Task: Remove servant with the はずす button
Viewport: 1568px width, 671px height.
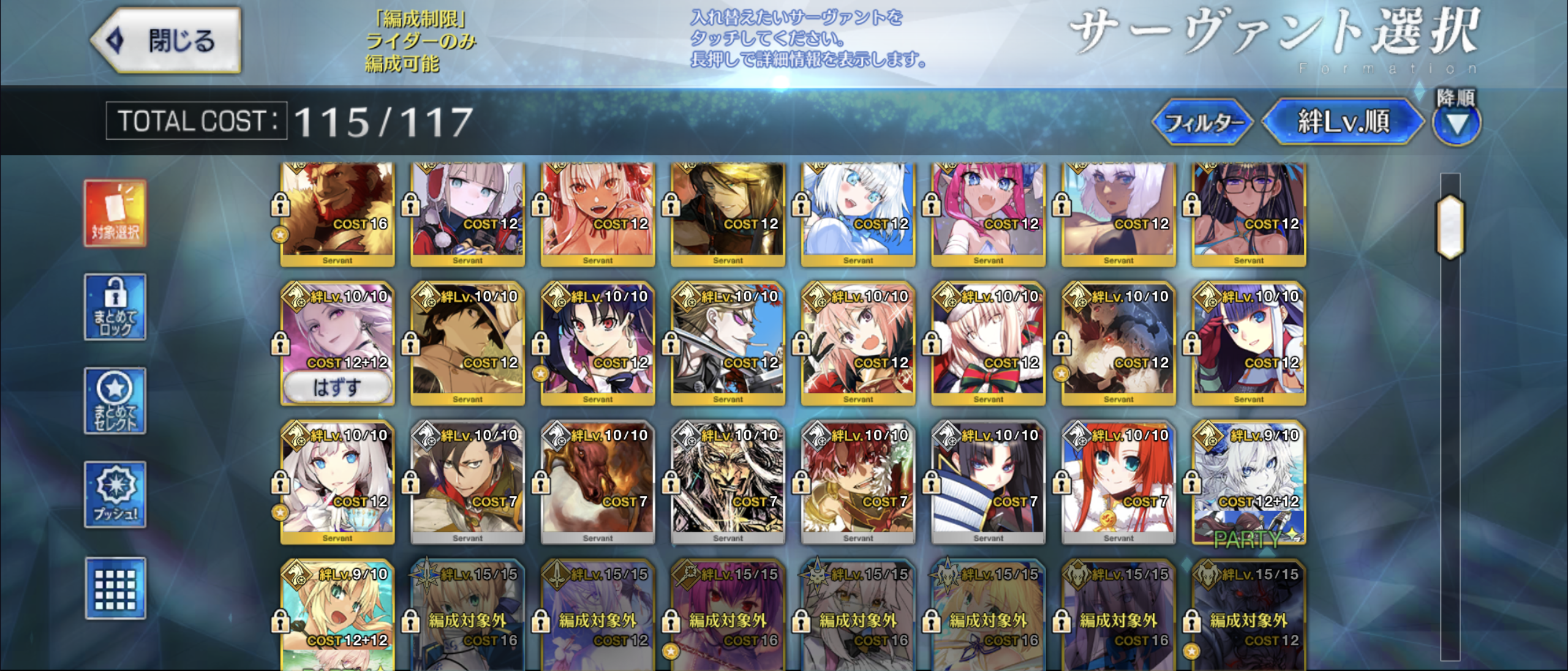Action: (x=337, y=388)
